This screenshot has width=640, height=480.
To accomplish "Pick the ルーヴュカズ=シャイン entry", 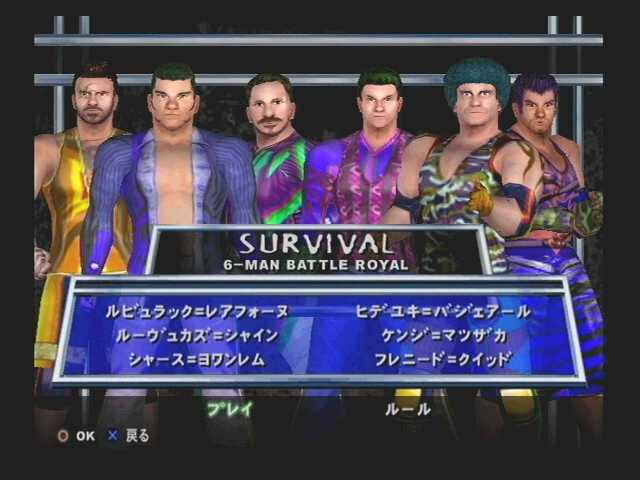I will pyautogui.click(x=197, y=336).
